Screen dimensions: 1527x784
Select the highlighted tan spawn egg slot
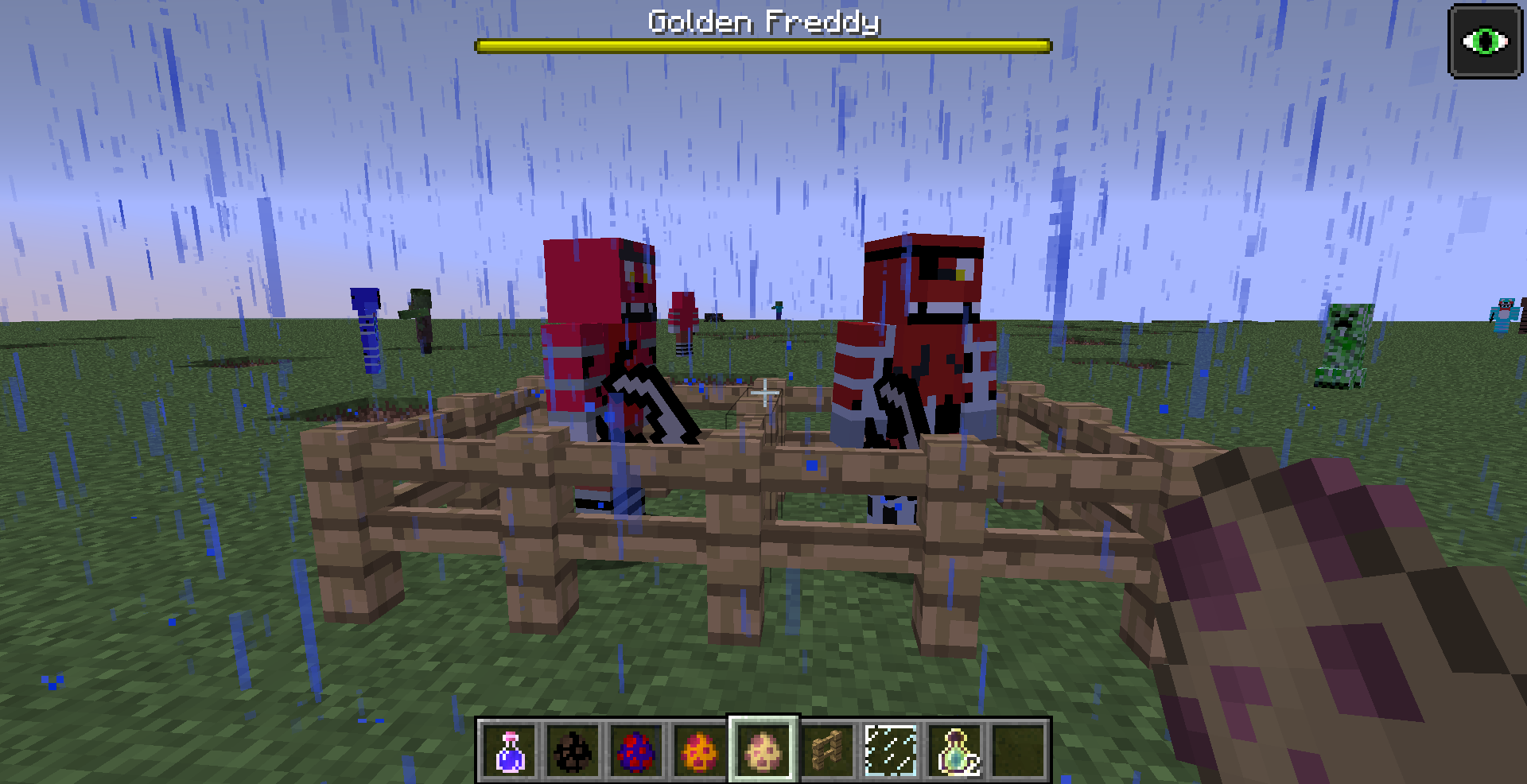tap(763, 747)
